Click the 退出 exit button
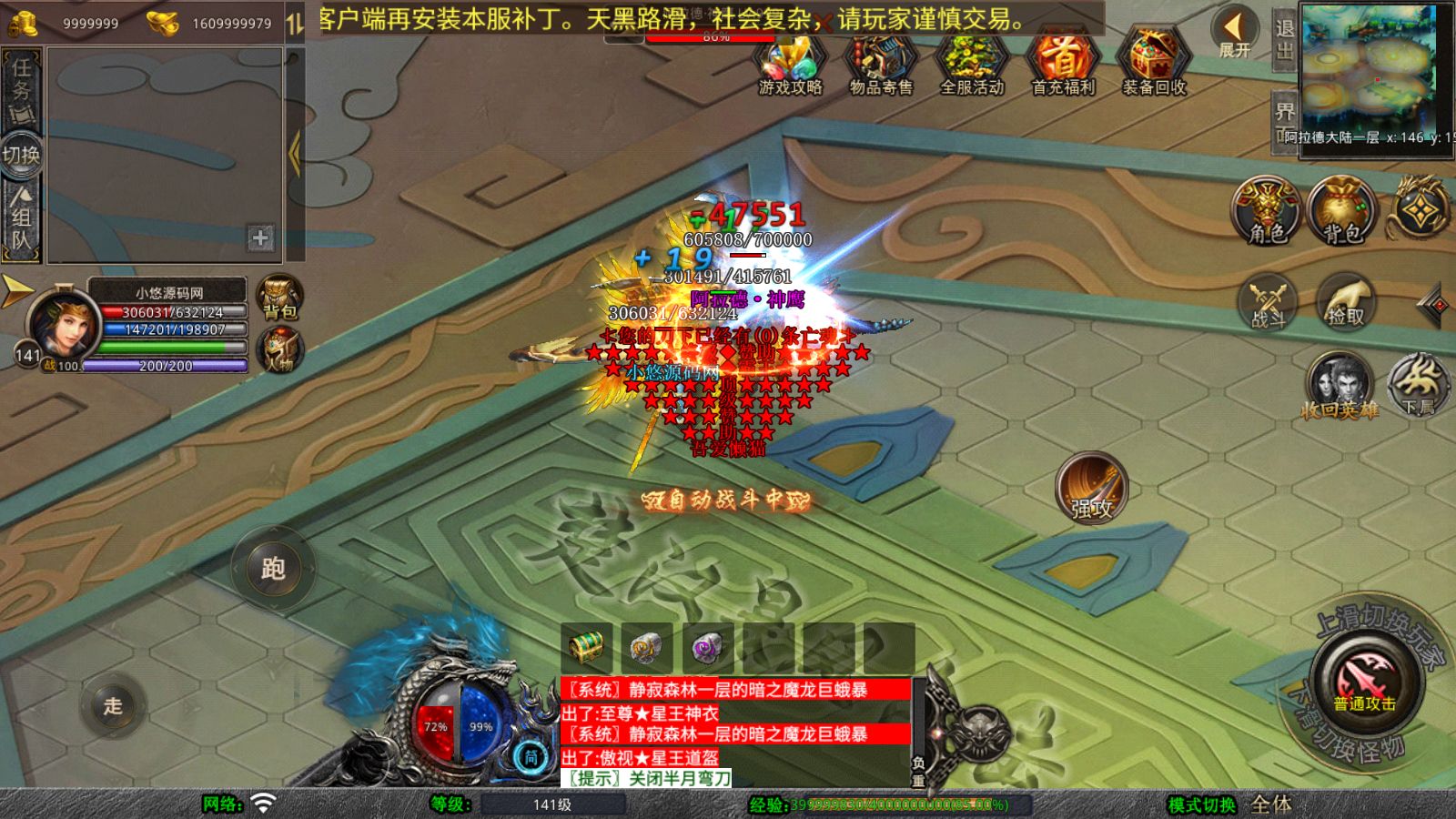The width and height of the screenshot is (1456, 819). pyautogui.click(x=1284, y=38)
